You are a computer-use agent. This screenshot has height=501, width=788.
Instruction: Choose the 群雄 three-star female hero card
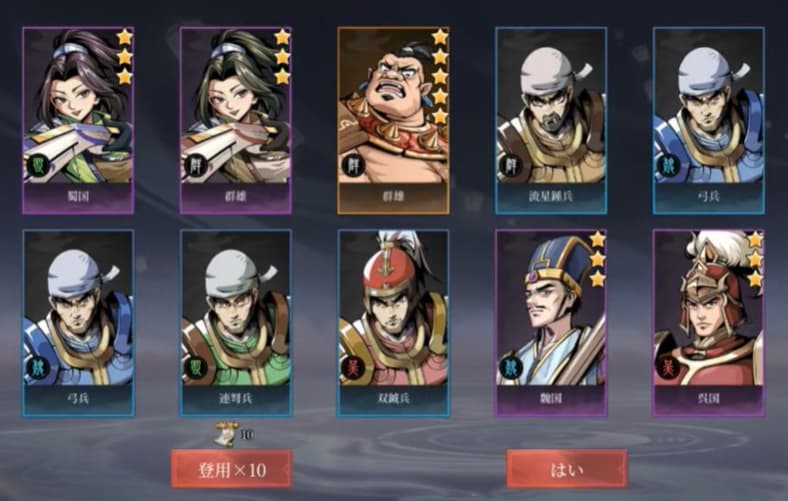pyautogui.click(x=235, y=119)
